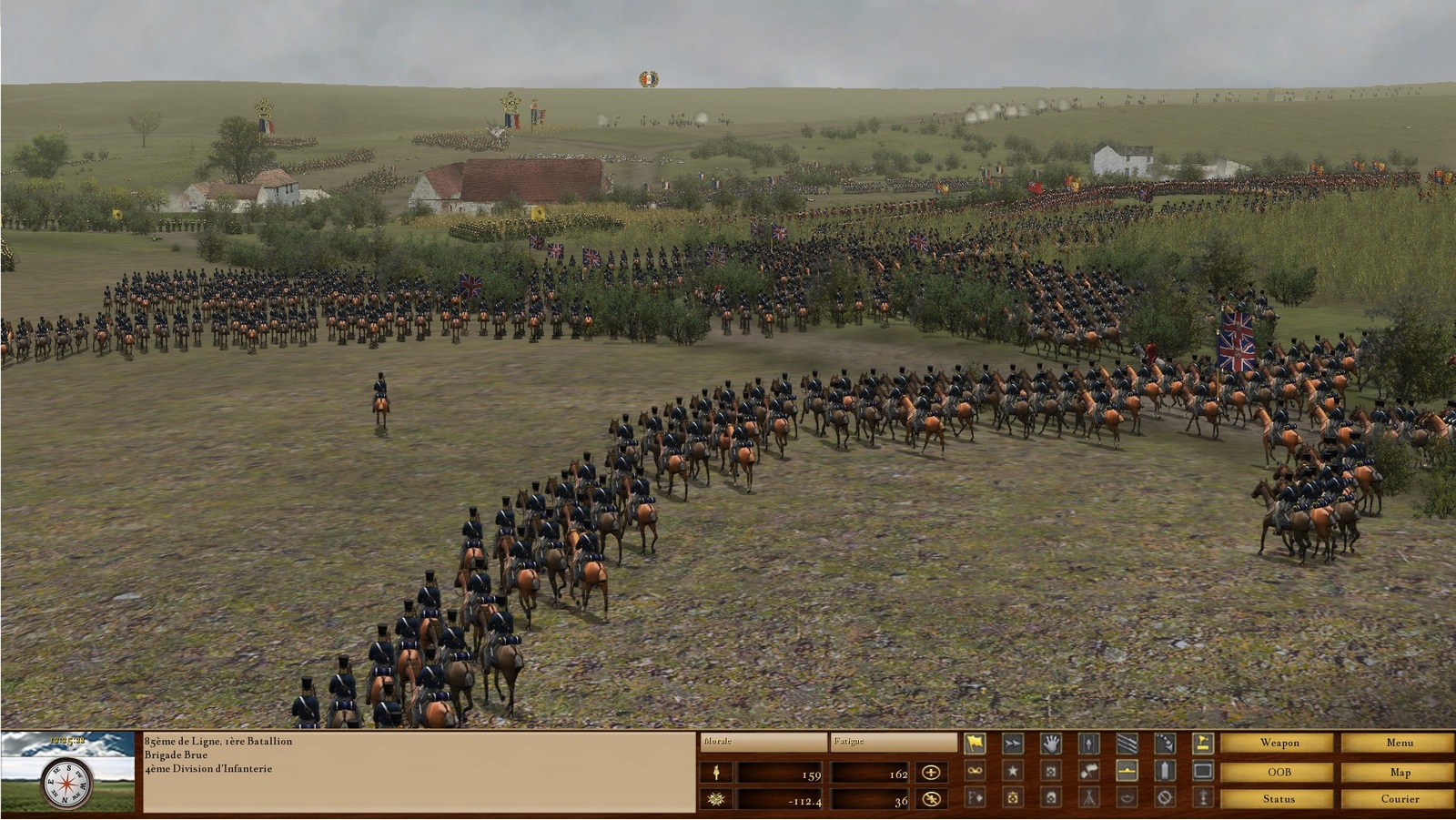Select the tent camp icon

pyautogui.click(x=1089, y=798)
